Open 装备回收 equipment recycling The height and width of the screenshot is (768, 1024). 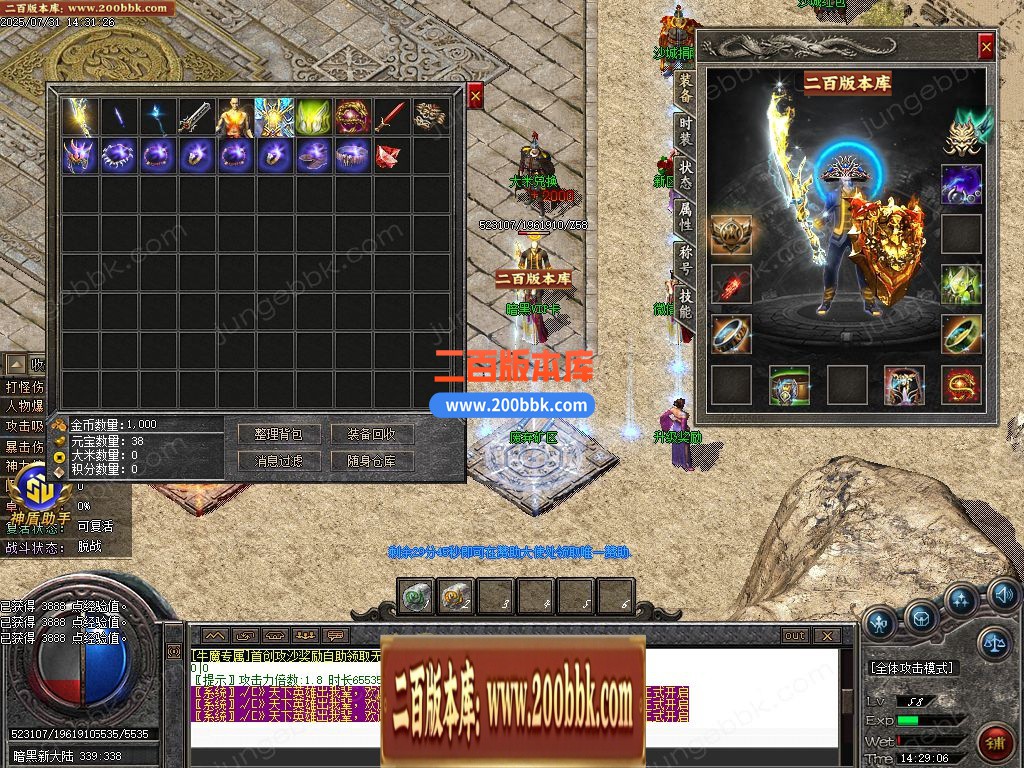point(372,434)
